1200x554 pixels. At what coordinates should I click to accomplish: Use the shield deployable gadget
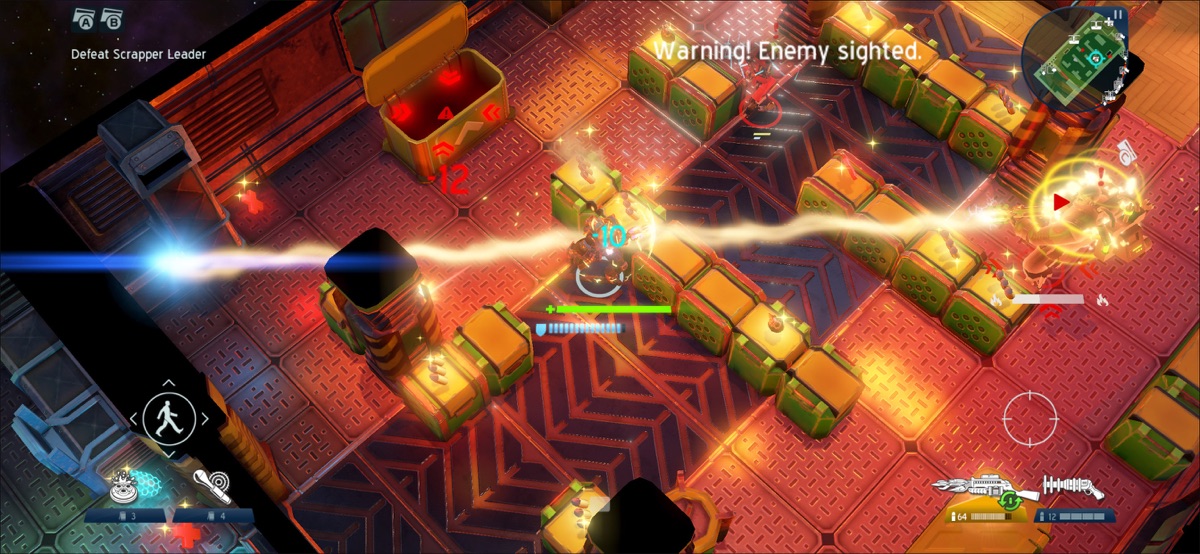coord(128,485)
